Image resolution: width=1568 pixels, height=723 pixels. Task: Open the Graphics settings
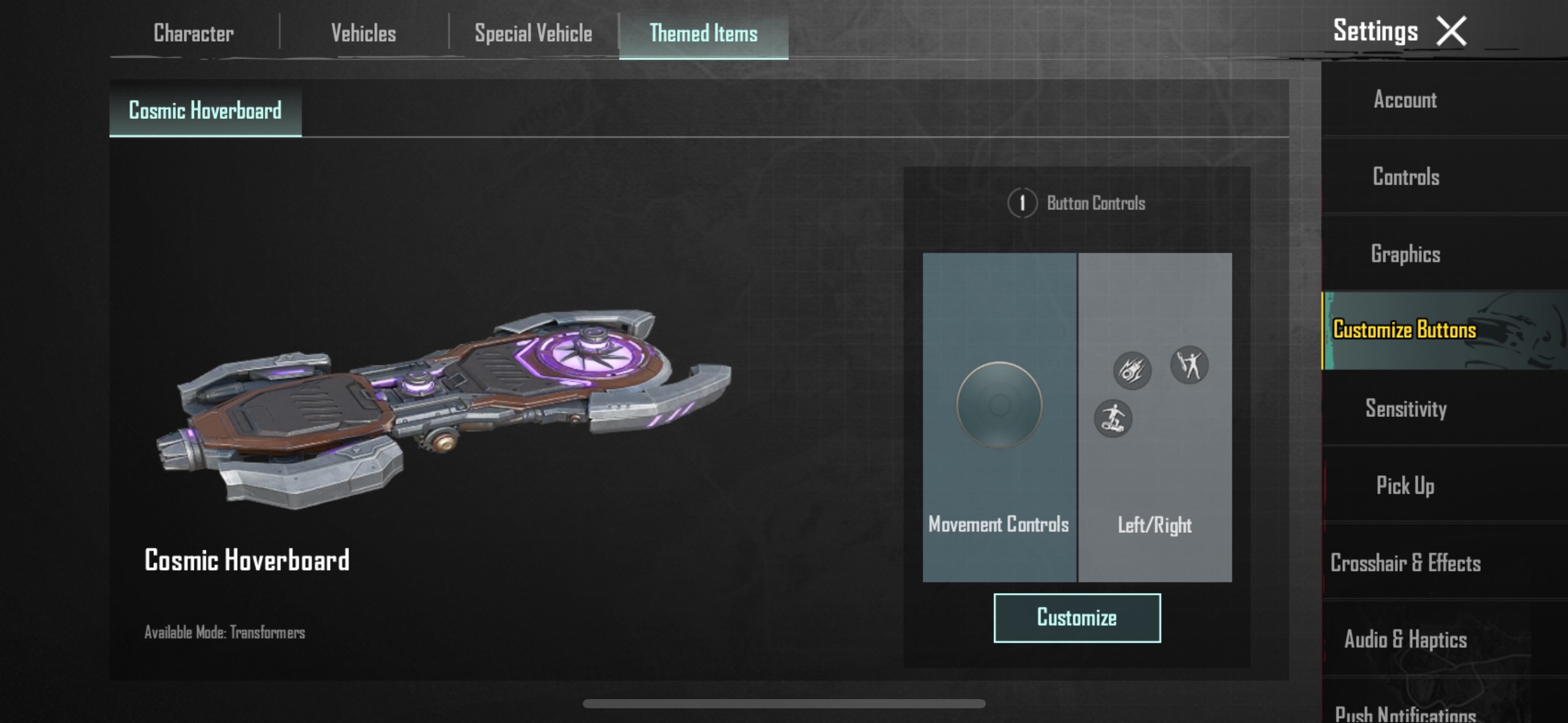[x=1405, y=254]
